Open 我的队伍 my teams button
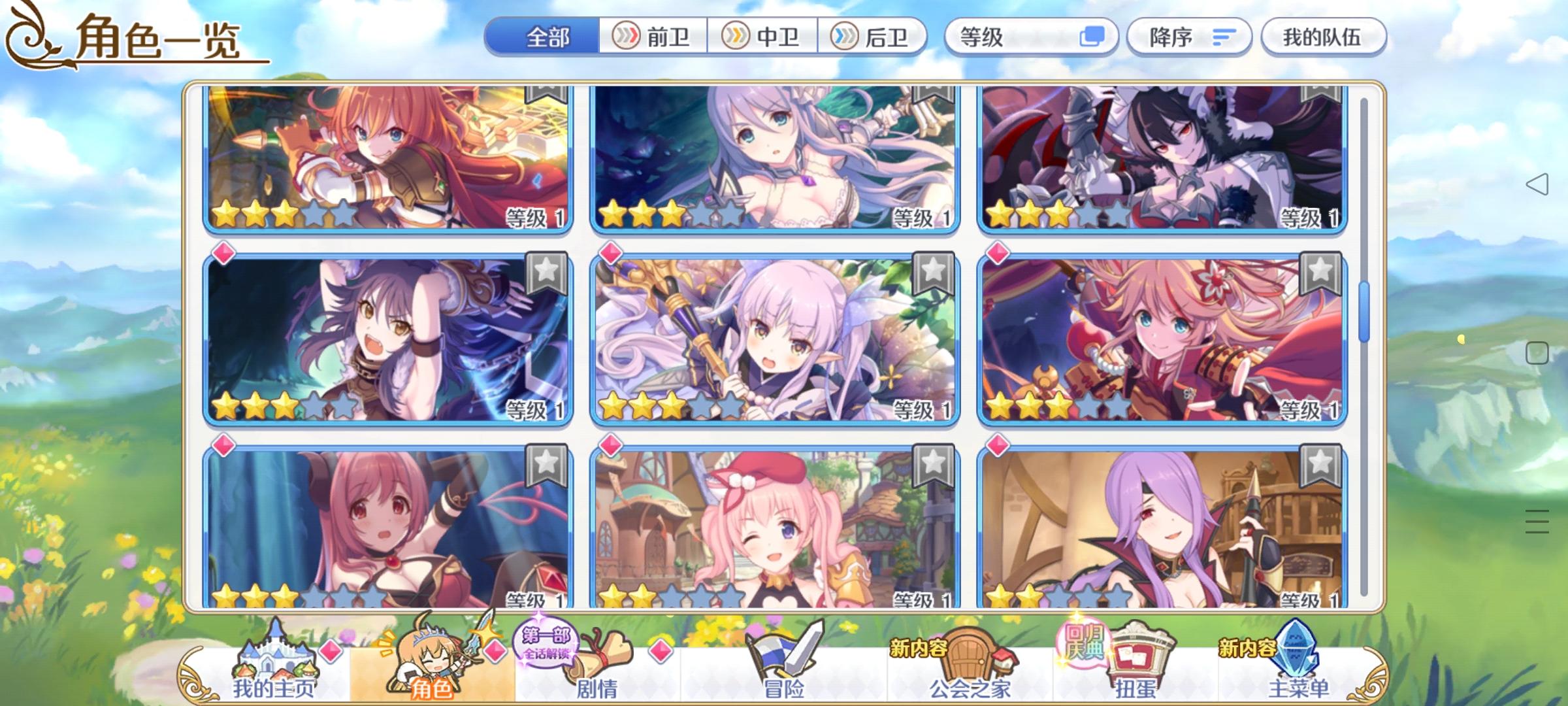 1323,37
